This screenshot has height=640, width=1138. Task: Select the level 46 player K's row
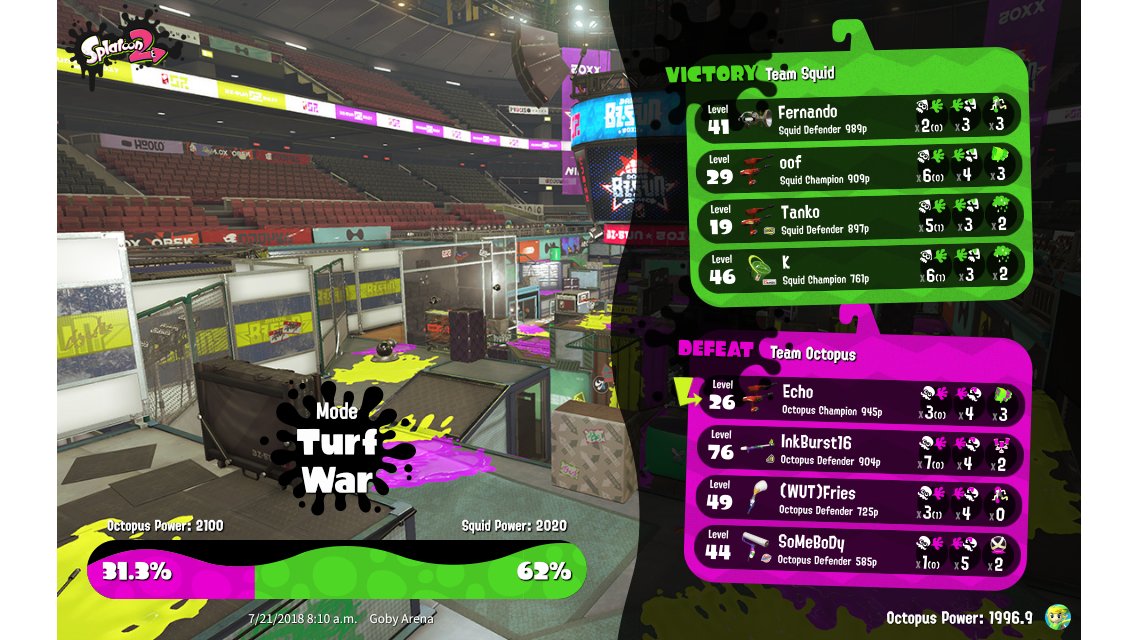click(x=860, y=268)
